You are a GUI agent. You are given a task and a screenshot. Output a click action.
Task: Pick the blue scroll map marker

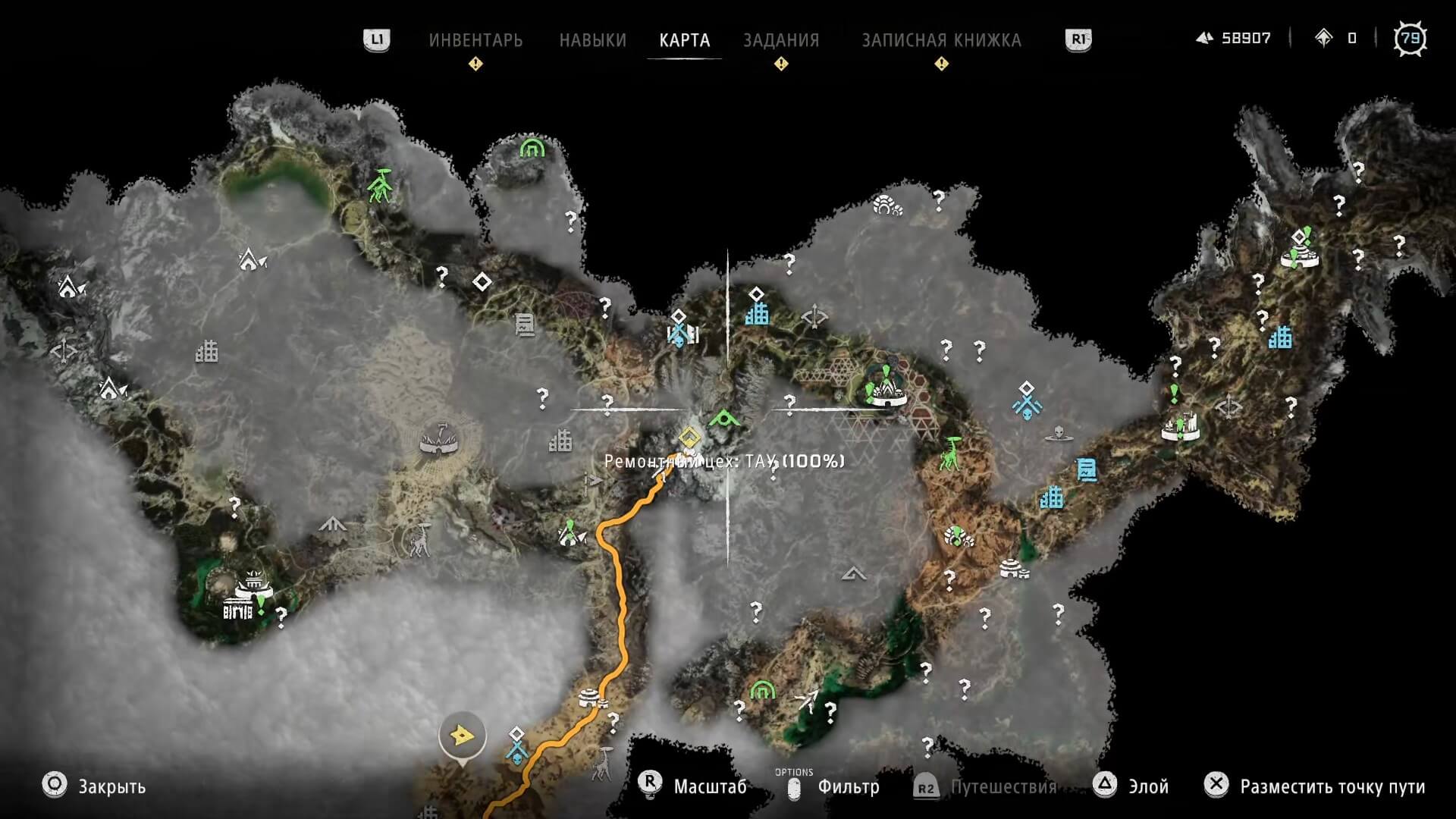pos(1087,470)
